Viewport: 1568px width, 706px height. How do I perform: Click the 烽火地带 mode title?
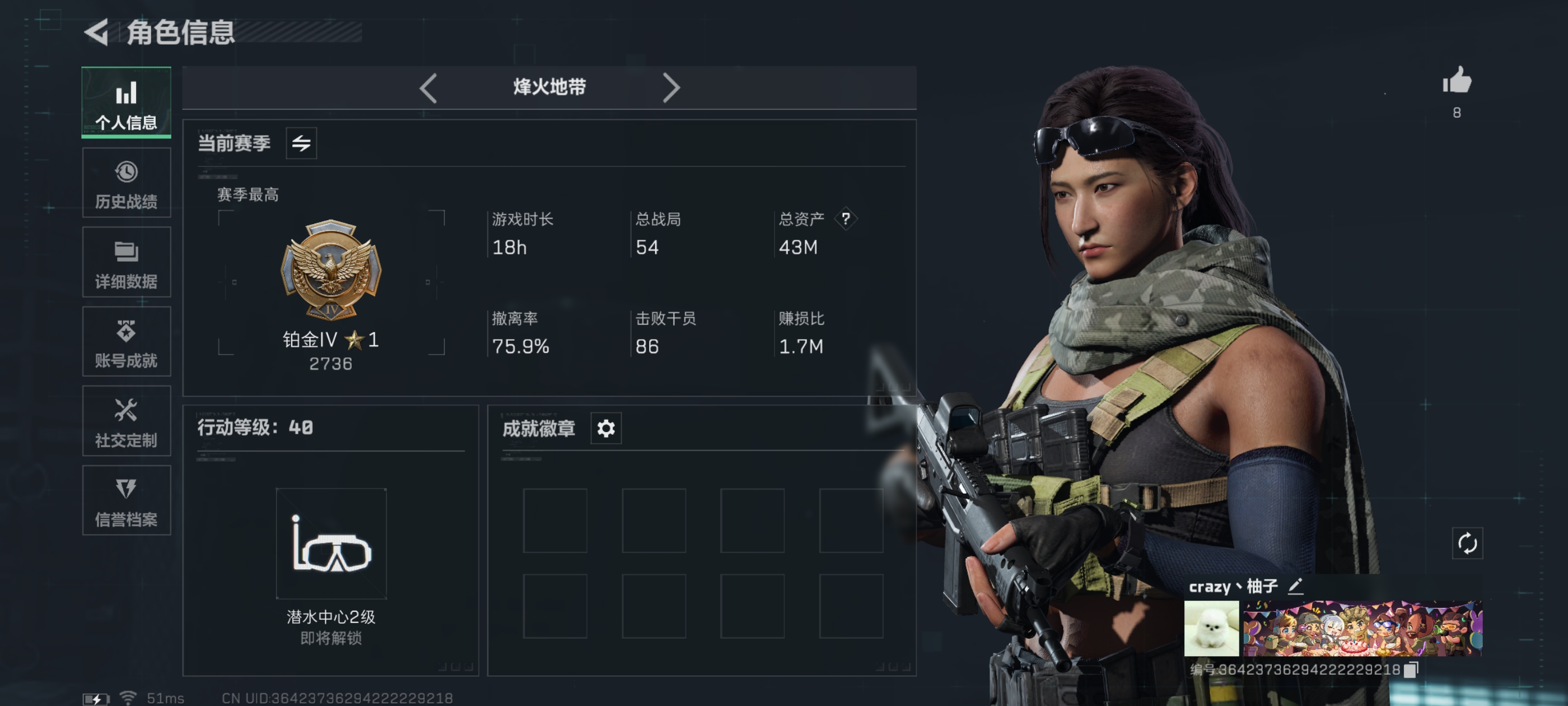click(549, 88)
